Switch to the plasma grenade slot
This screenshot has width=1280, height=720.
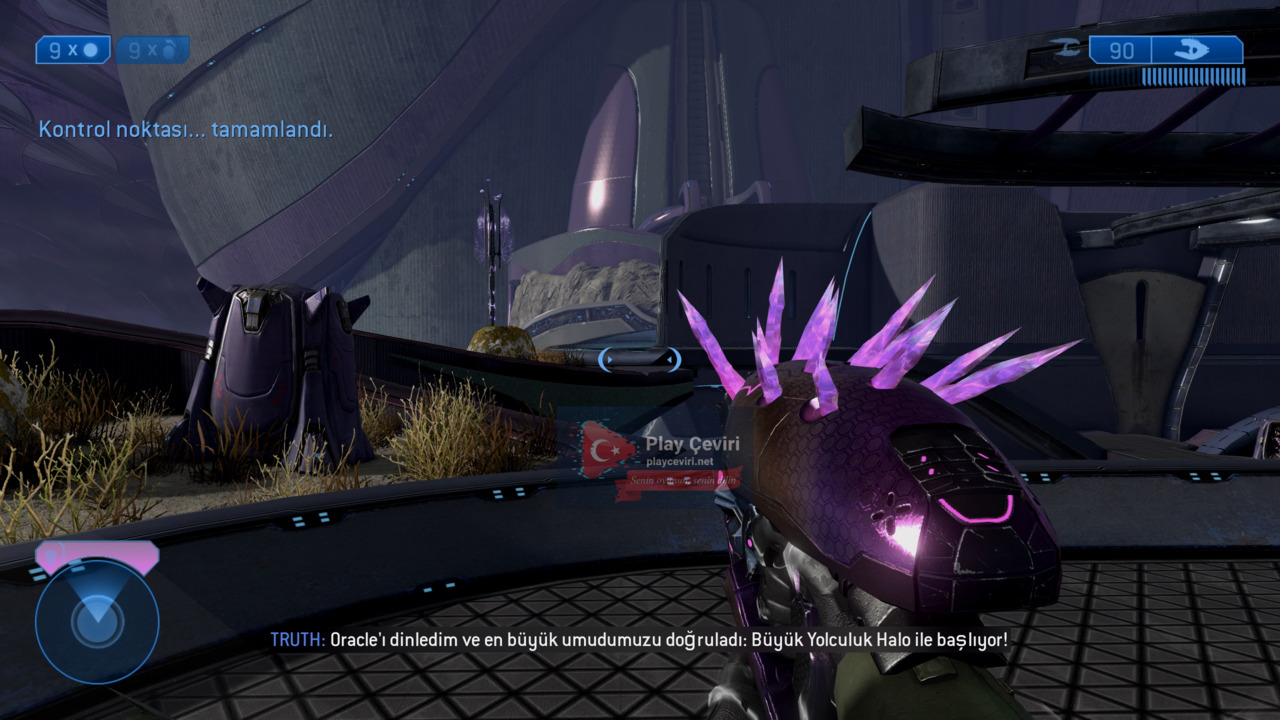[x=152, y=50]
